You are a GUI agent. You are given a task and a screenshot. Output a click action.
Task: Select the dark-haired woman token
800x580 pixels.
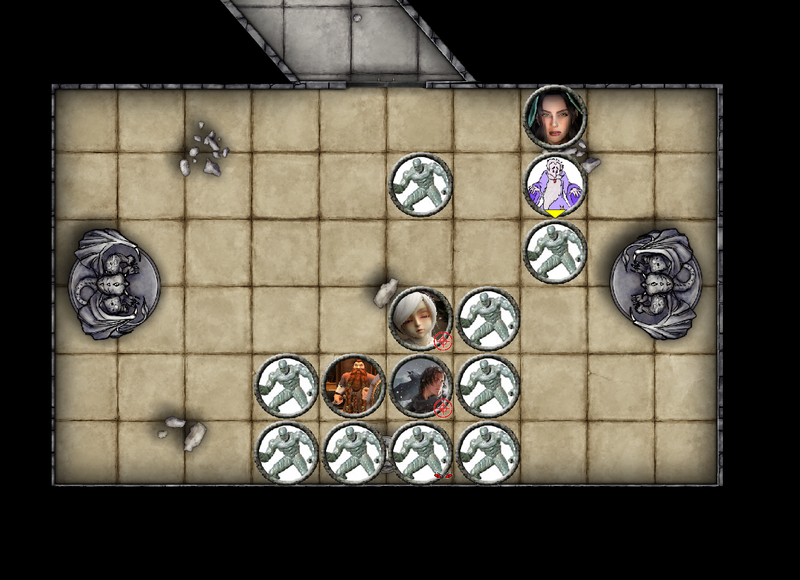click(555, 117)
